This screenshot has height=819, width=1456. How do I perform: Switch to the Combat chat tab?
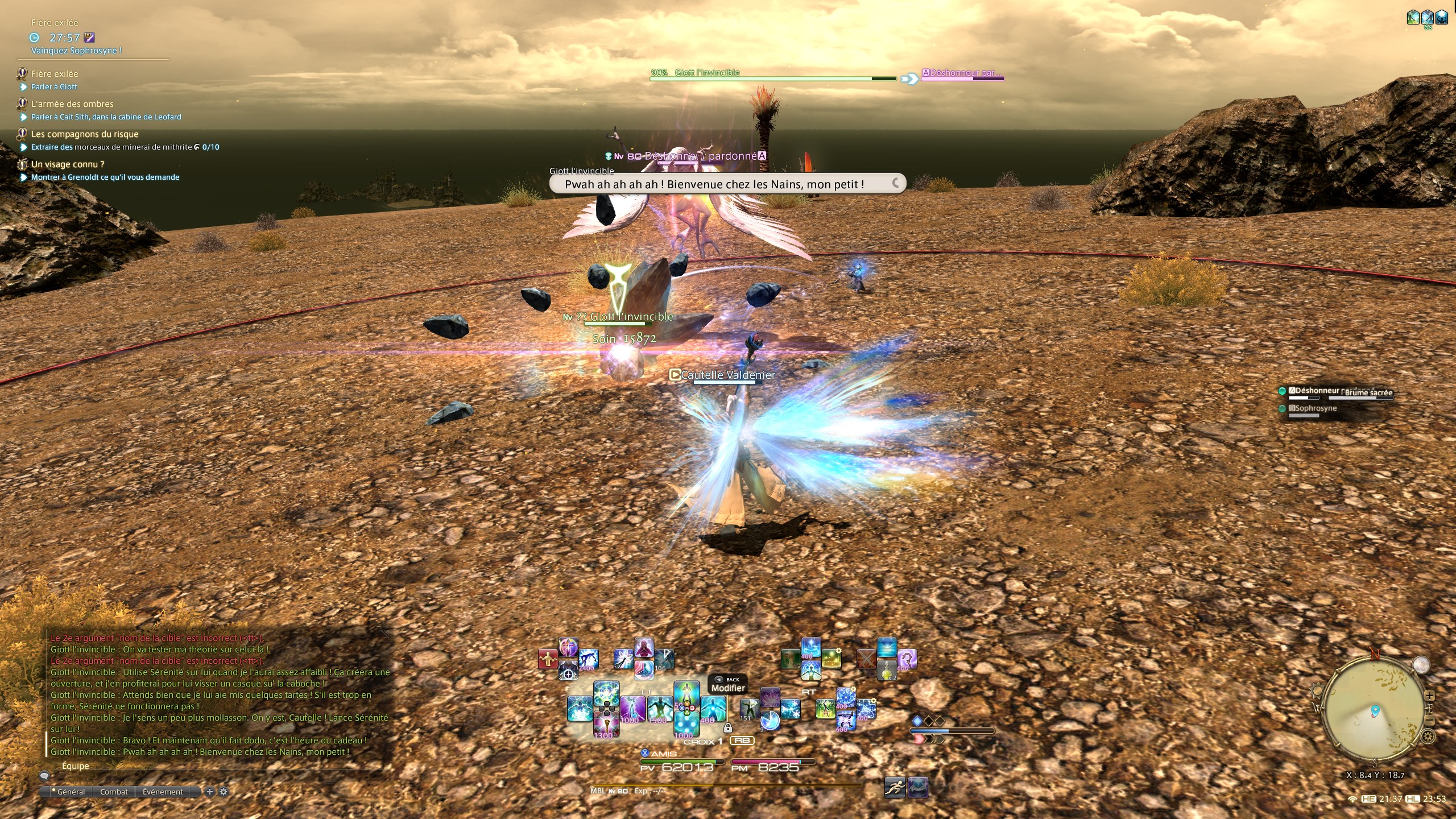pos(114,792)
